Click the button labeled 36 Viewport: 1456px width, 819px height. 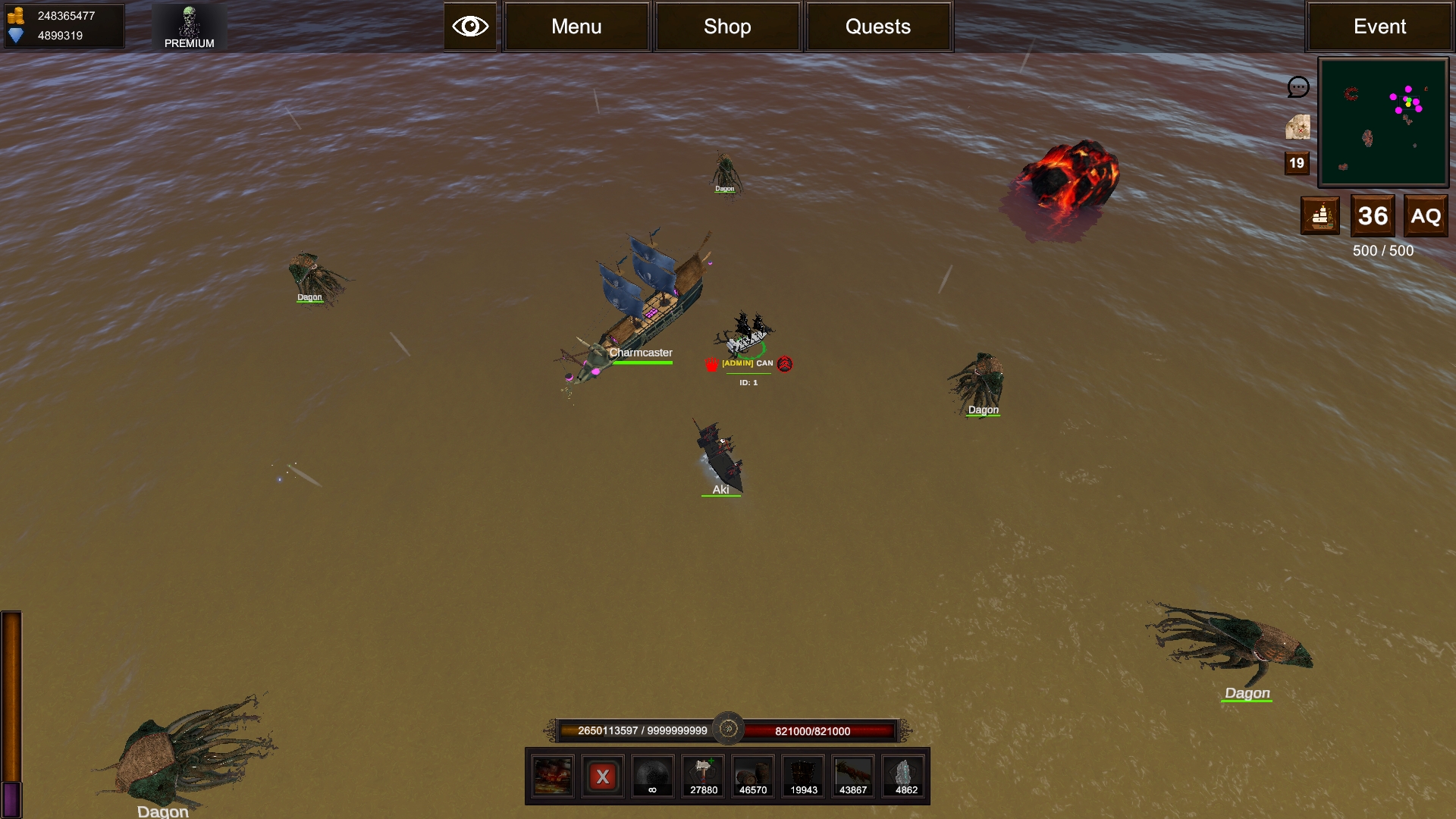click(x=1373, y=216)
